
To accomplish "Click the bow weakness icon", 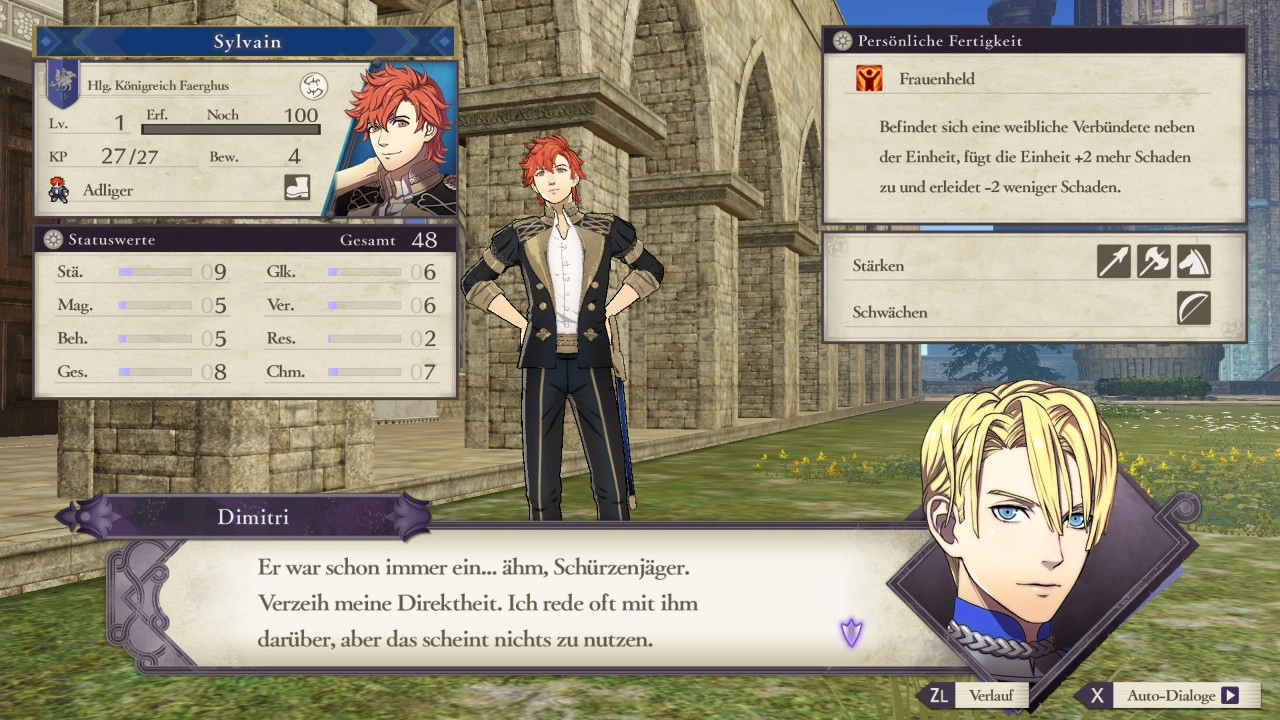I will (1193, 309).
